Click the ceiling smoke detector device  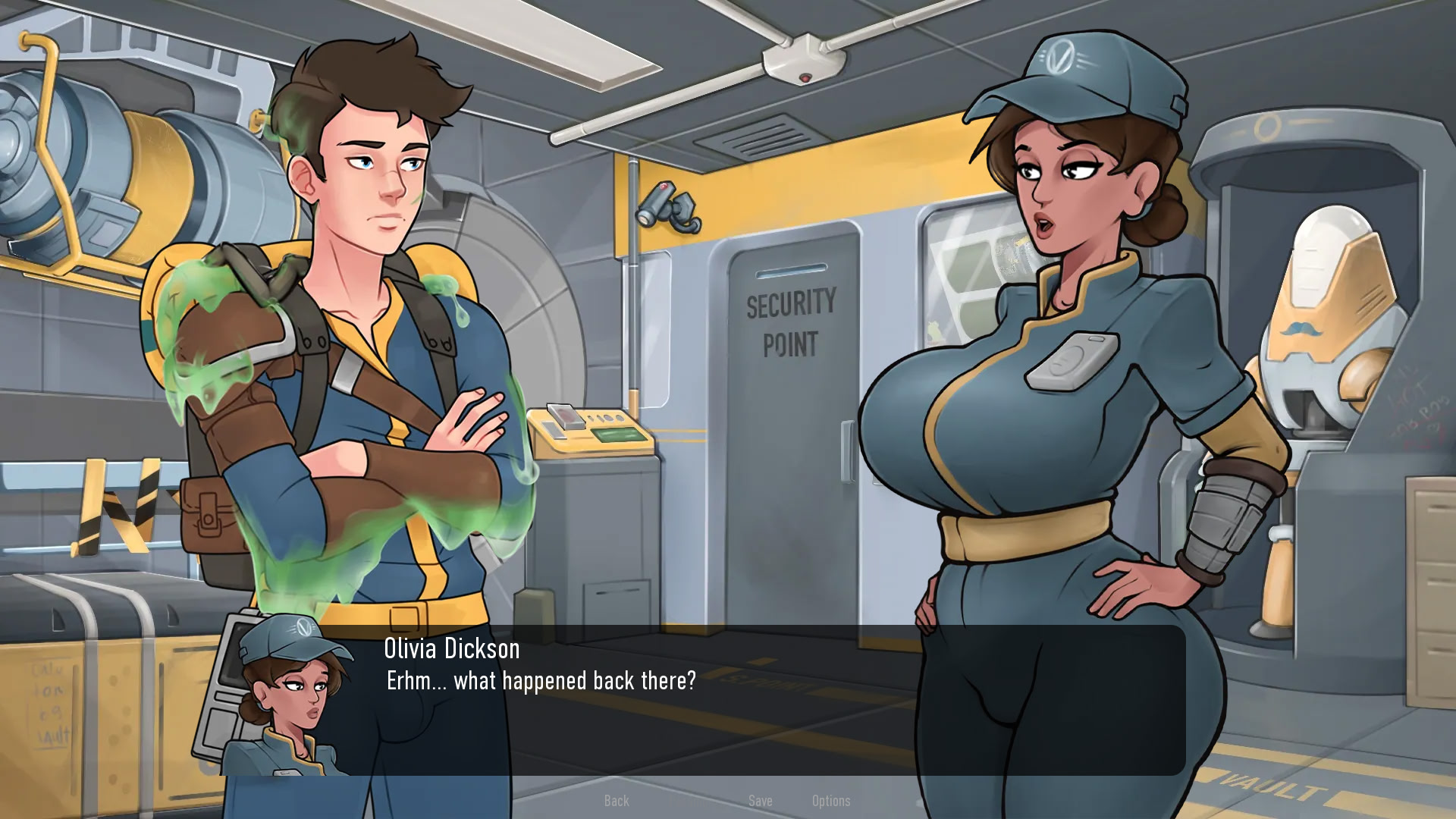[802, 61]
